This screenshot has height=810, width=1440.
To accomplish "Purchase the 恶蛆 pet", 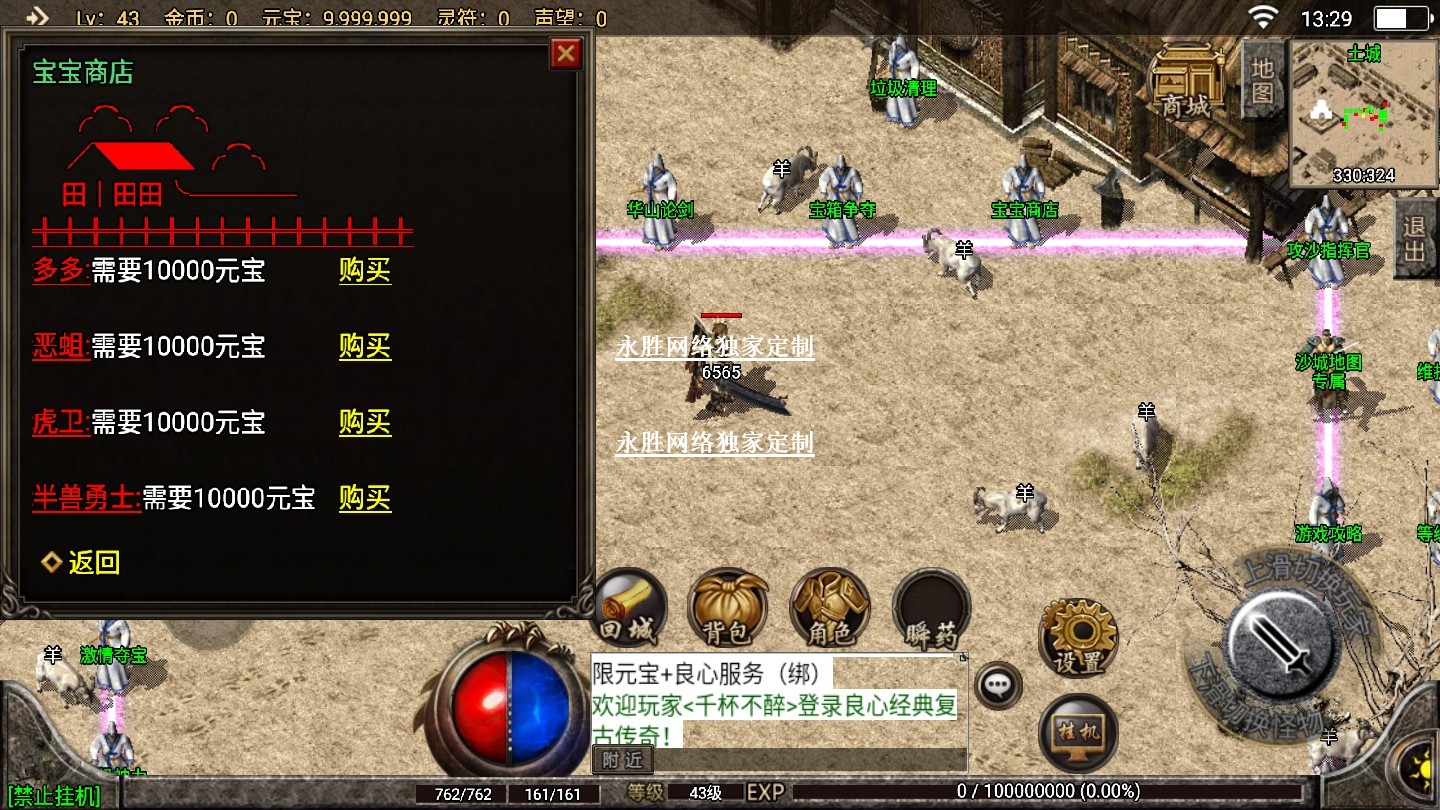I will (x=364, y=347).
